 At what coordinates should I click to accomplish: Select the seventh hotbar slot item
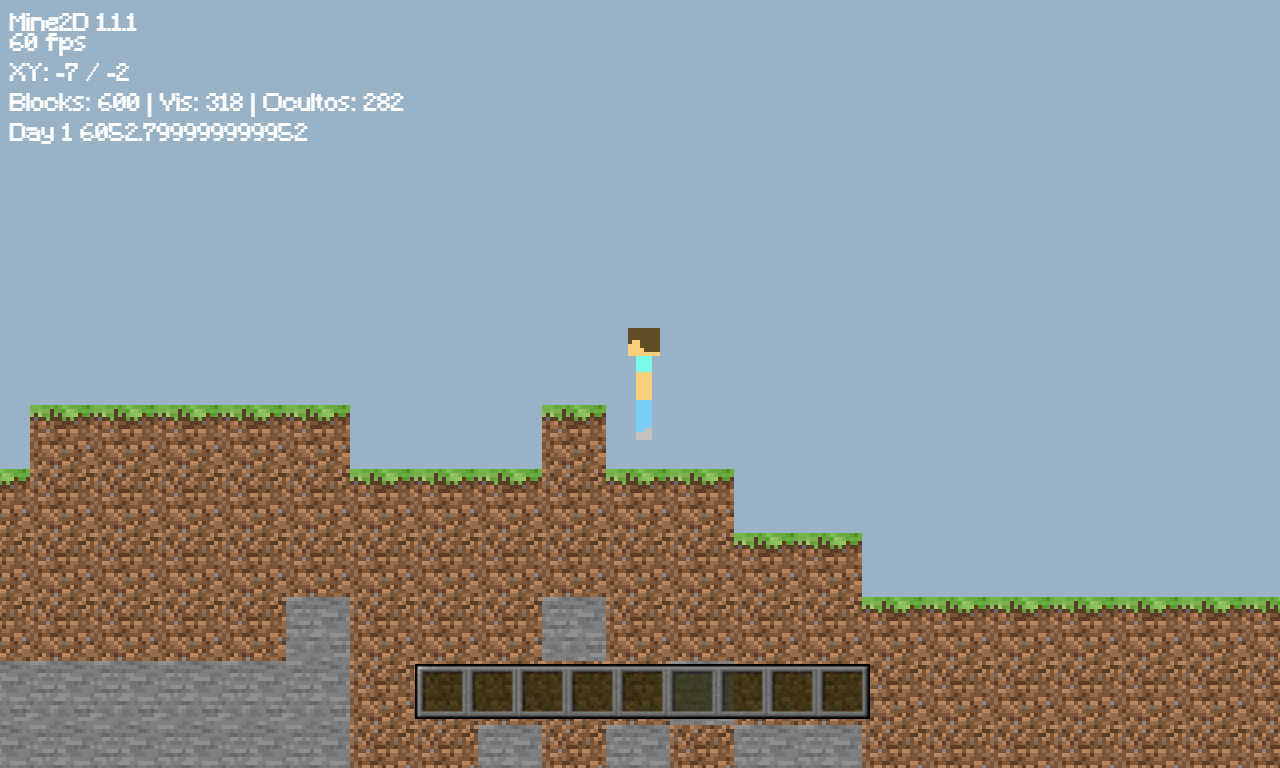[741, 690]
